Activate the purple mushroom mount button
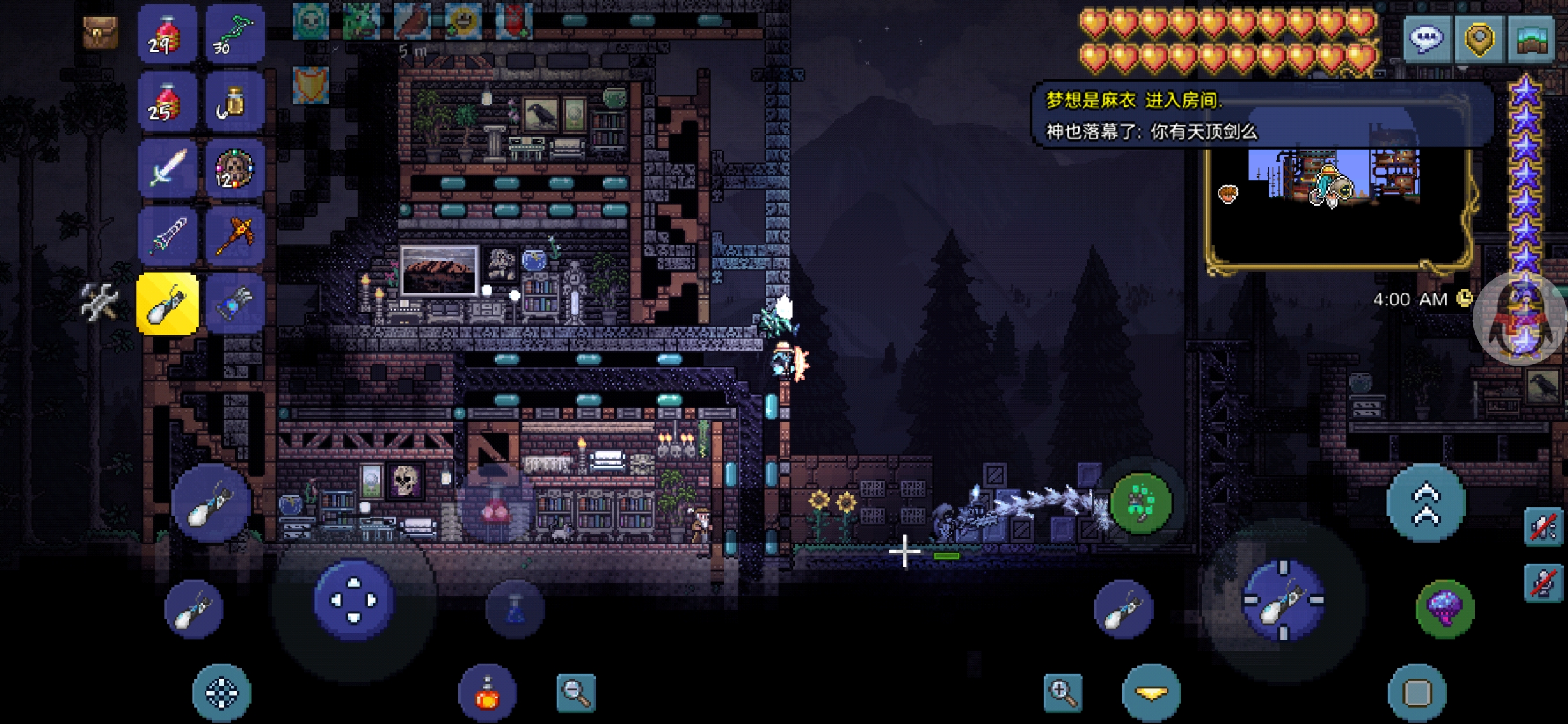Image resolution: width=1568 pixels, height=724 pixels. (x=1445, y=607)
